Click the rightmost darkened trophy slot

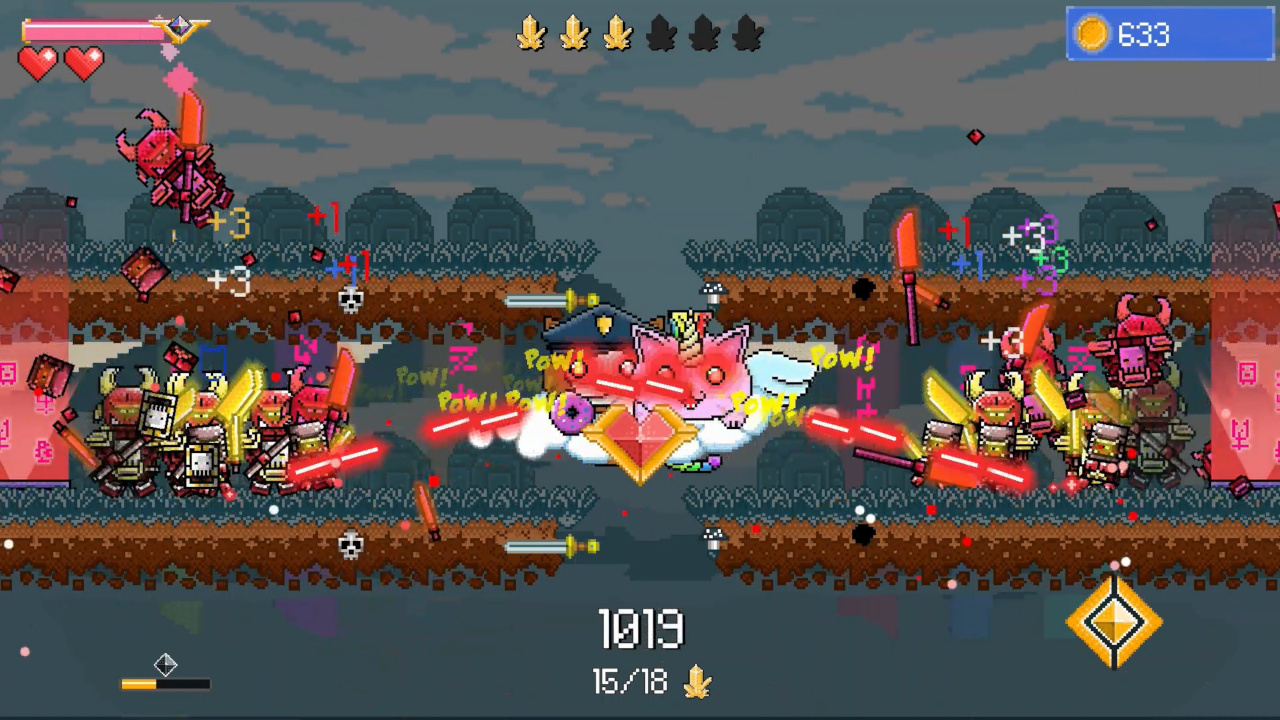click(x=748, y=34)
